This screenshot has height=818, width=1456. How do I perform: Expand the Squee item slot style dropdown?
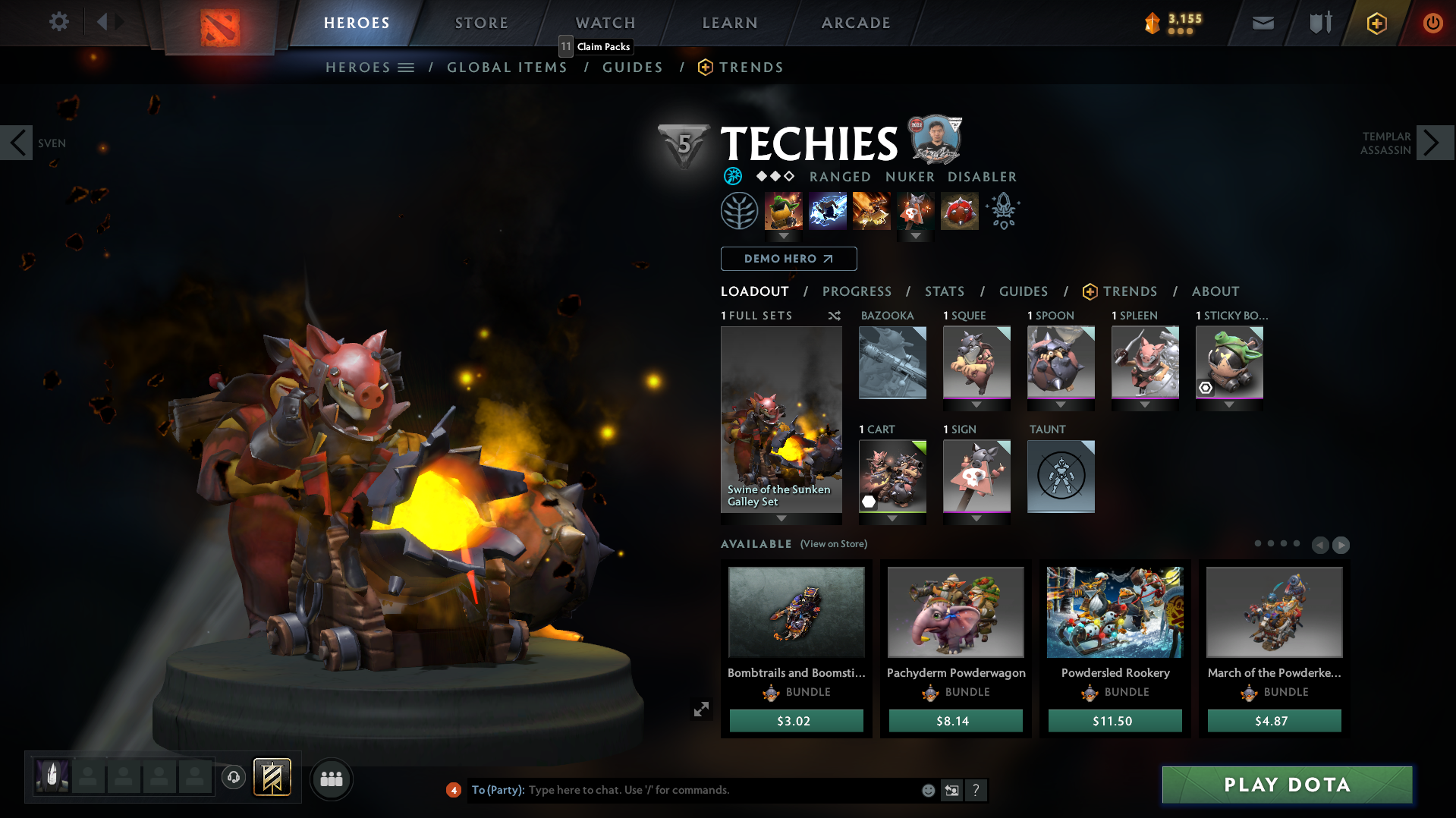pos(976,405)
